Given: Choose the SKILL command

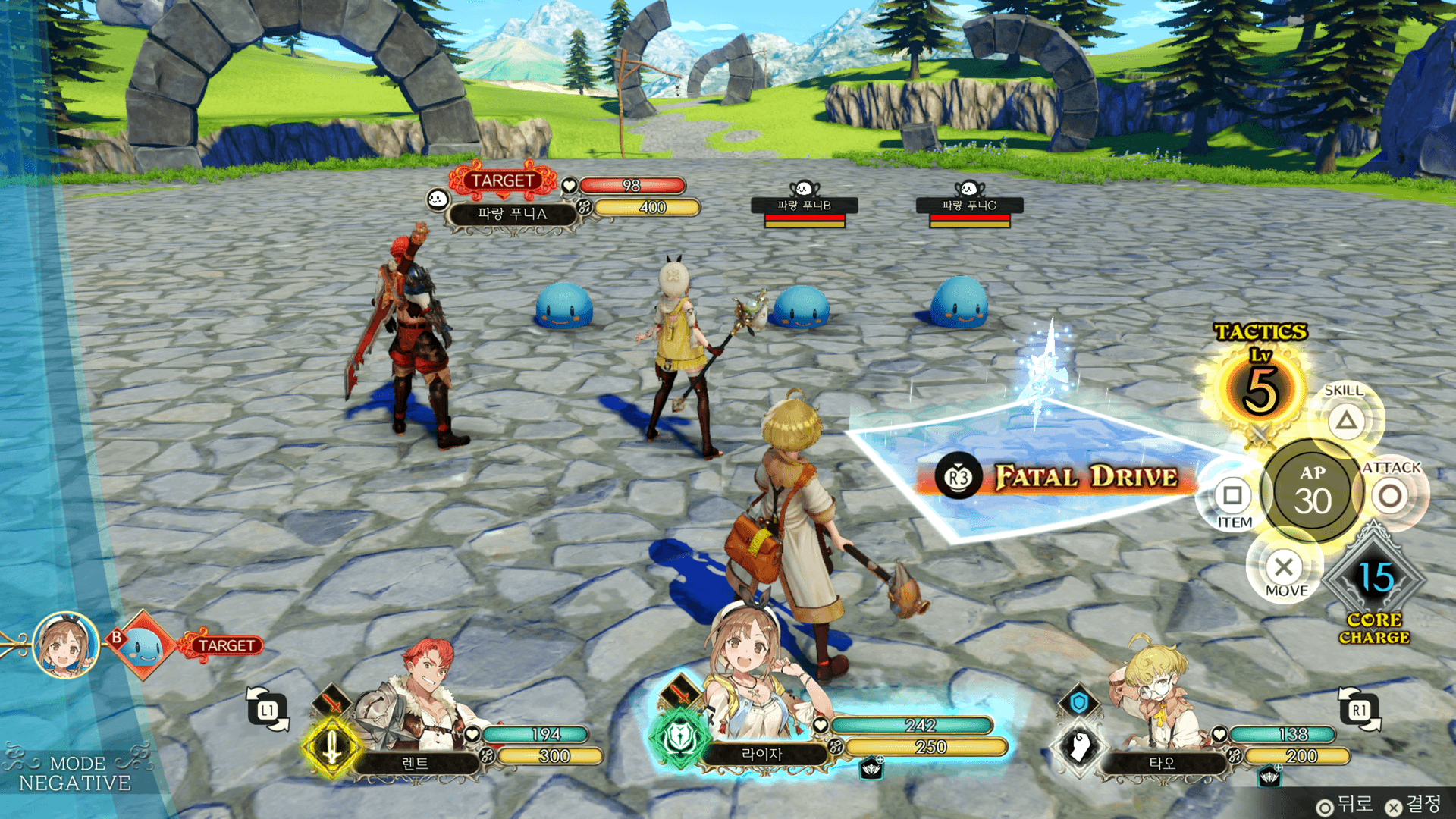Looking at the screenshot, I should (1346, 419).
